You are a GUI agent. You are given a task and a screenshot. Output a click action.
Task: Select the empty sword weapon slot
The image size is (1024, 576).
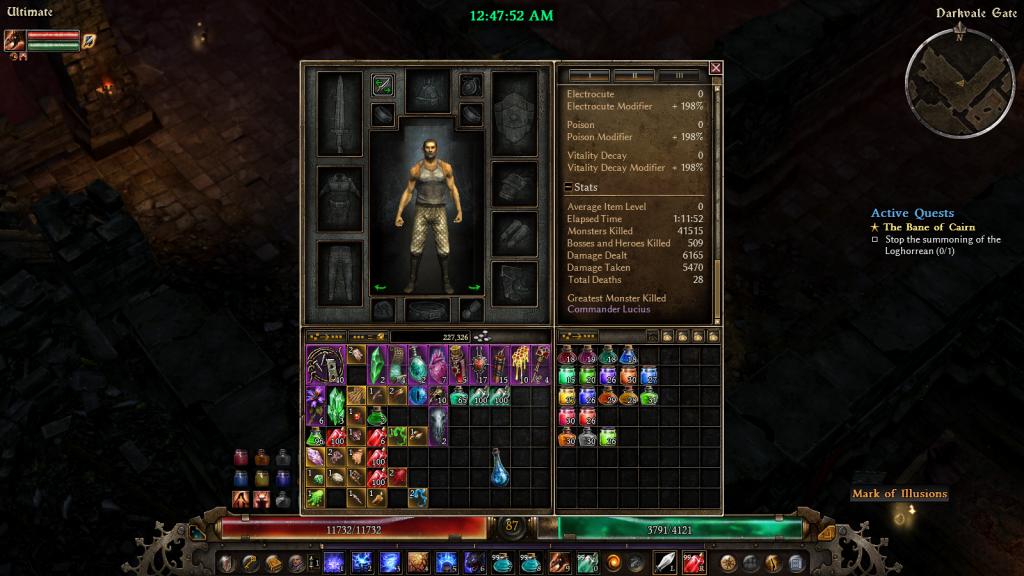[x=338, y=113]
